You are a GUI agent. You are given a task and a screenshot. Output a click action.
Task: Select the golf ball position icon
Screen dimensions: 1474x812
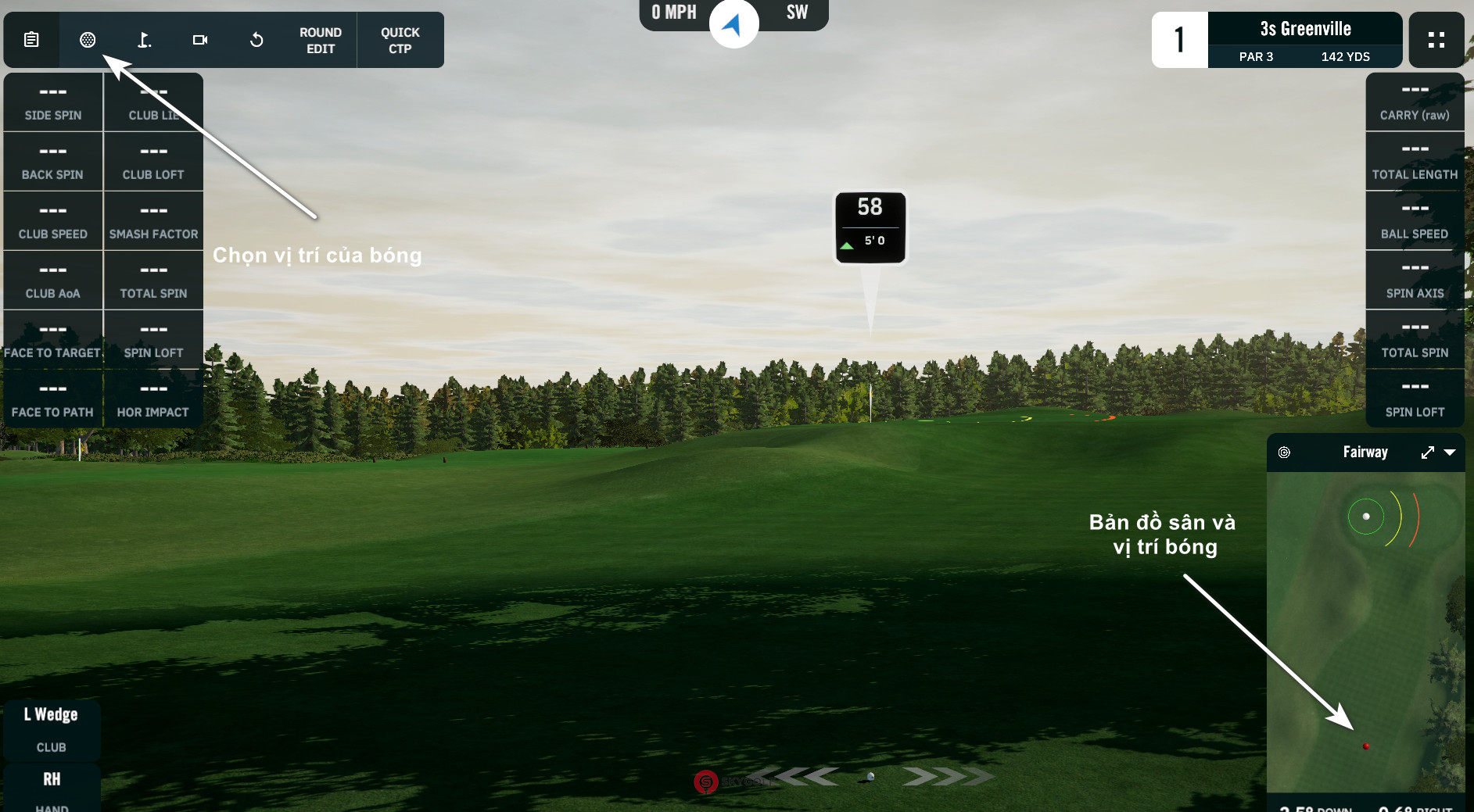click(x=88, y=40)
